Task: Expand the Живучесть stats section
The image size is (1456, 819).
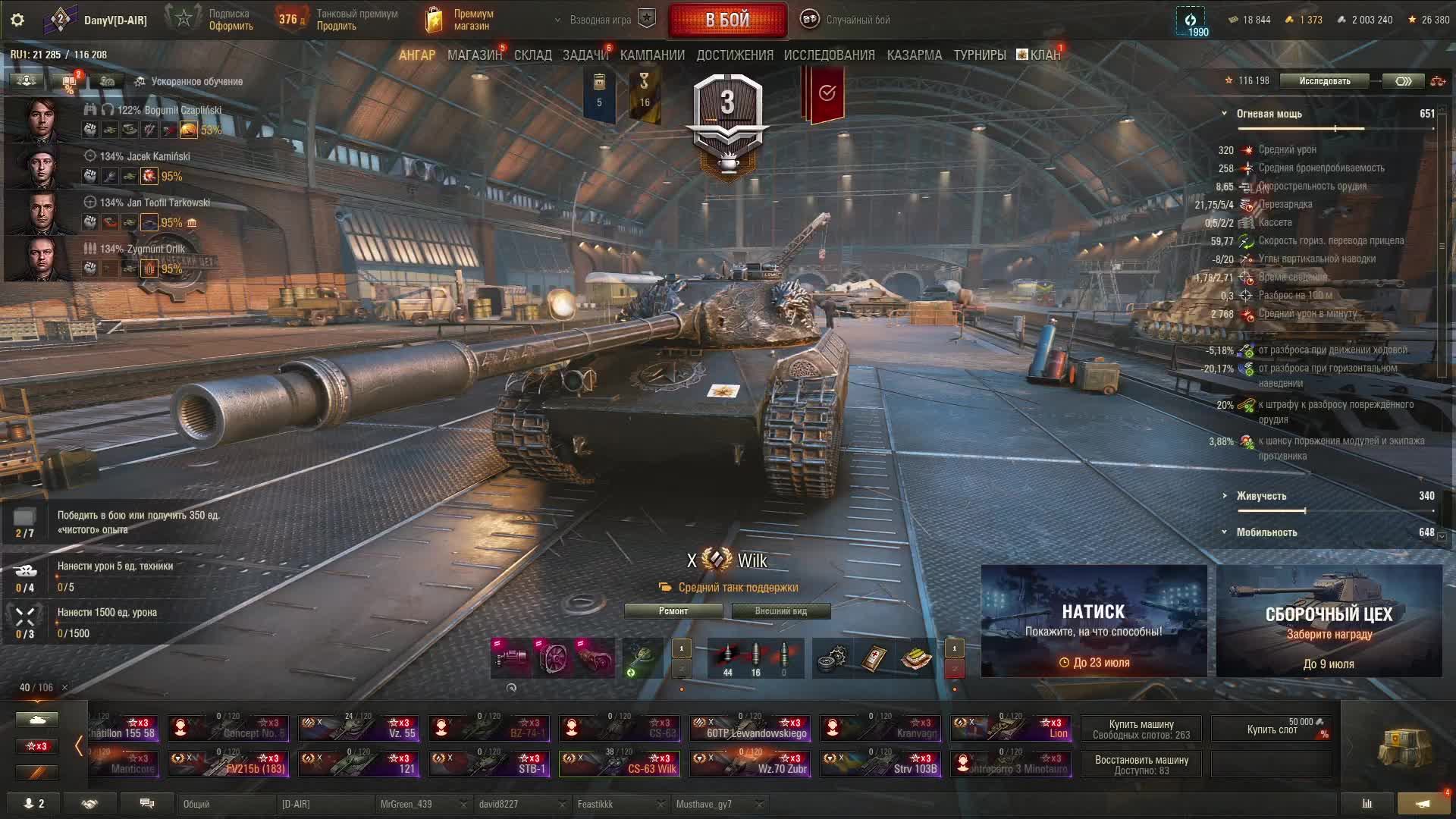Action: [1261, 496]
